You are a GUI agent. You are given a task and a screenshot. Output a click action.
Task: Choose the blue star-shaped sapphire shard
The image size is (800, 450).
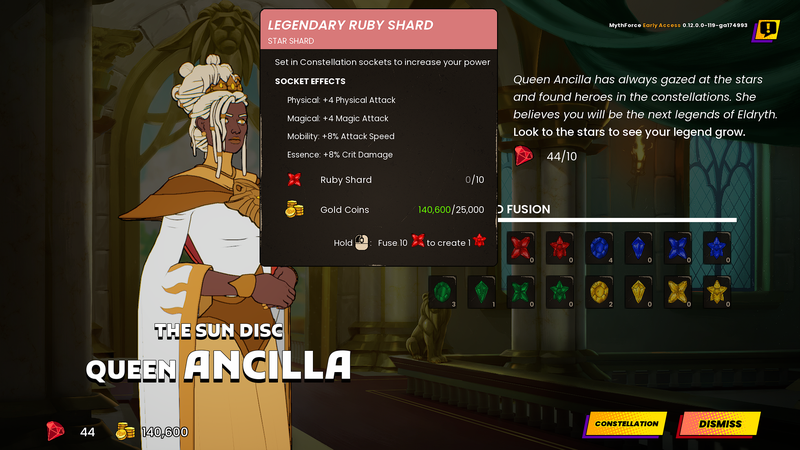717,246
